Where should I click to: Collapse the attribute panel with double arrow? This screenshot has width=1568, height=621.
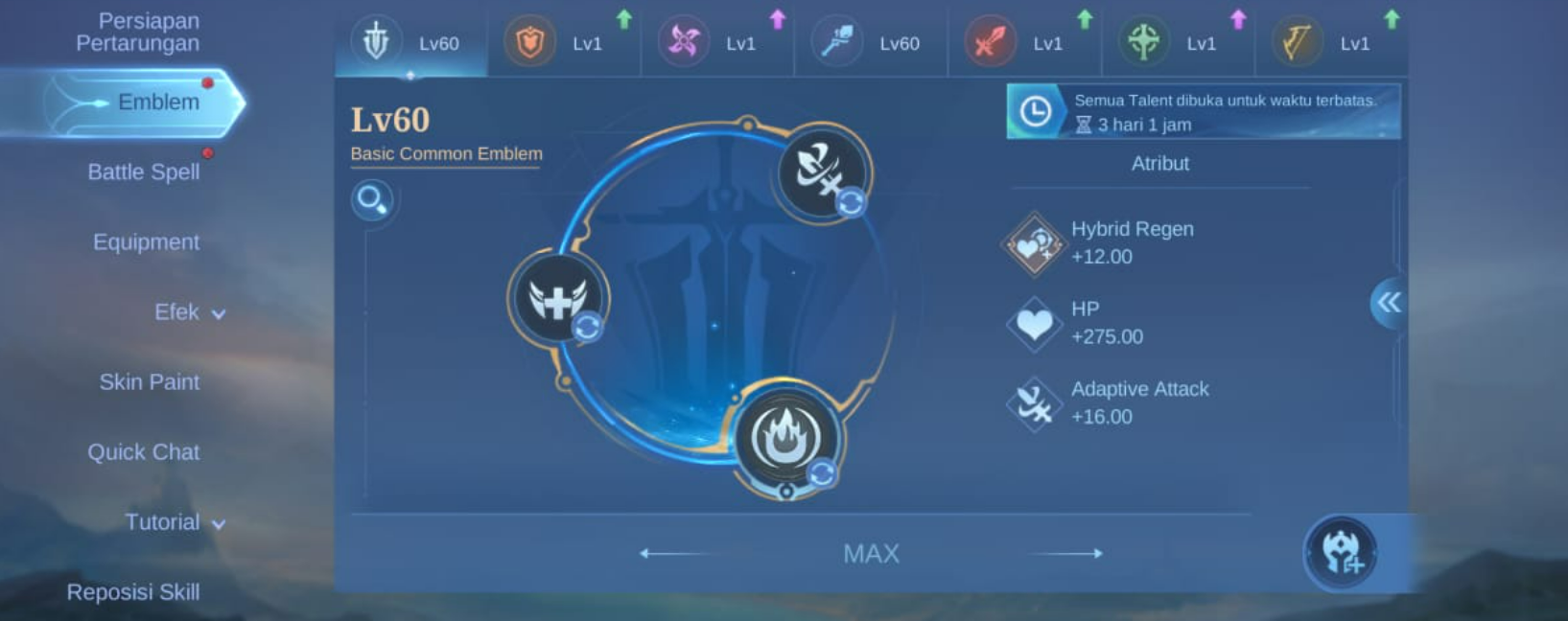[x=1388, y=303]
